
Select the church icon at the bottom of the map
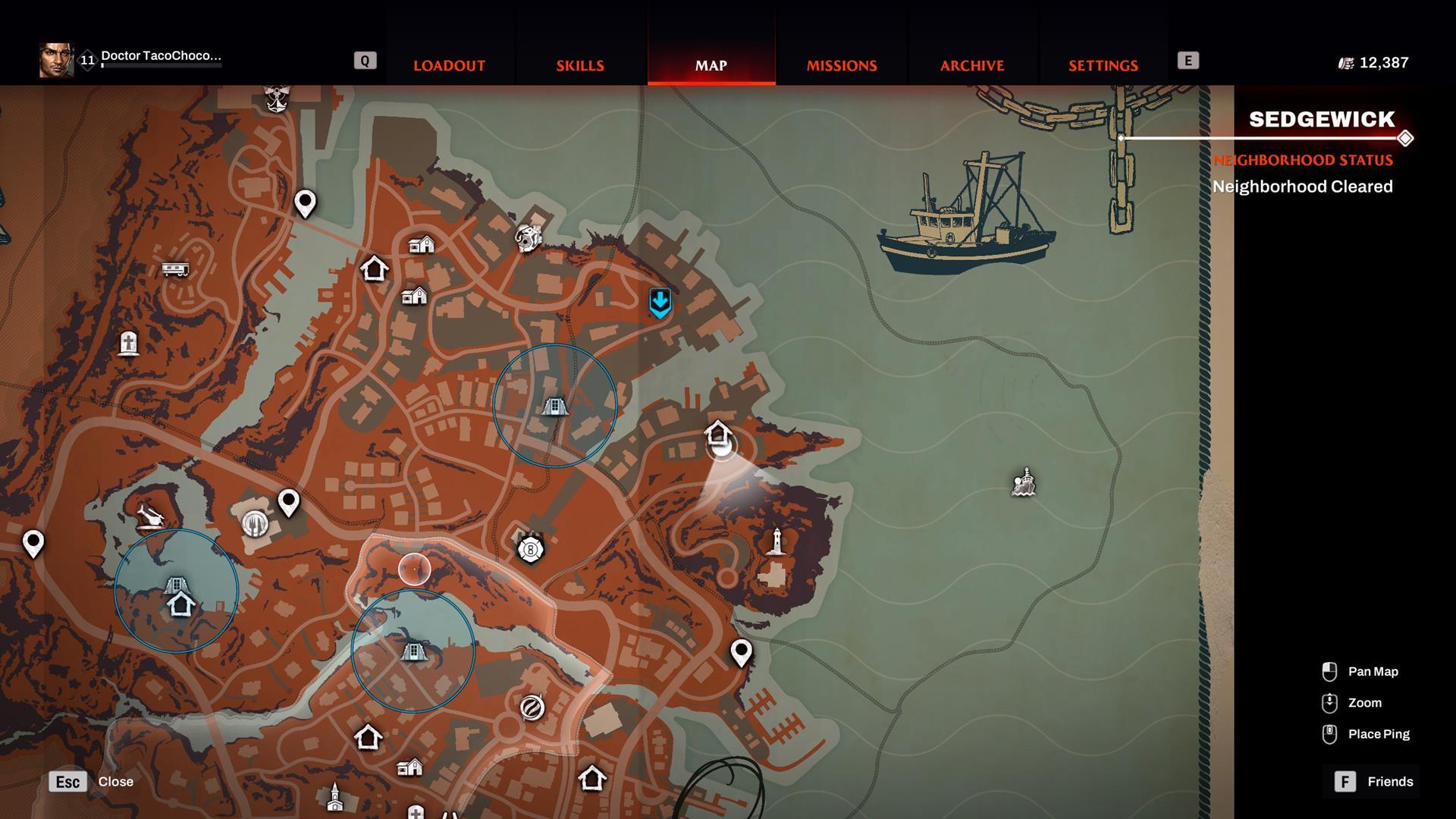(x=334, y=796)
